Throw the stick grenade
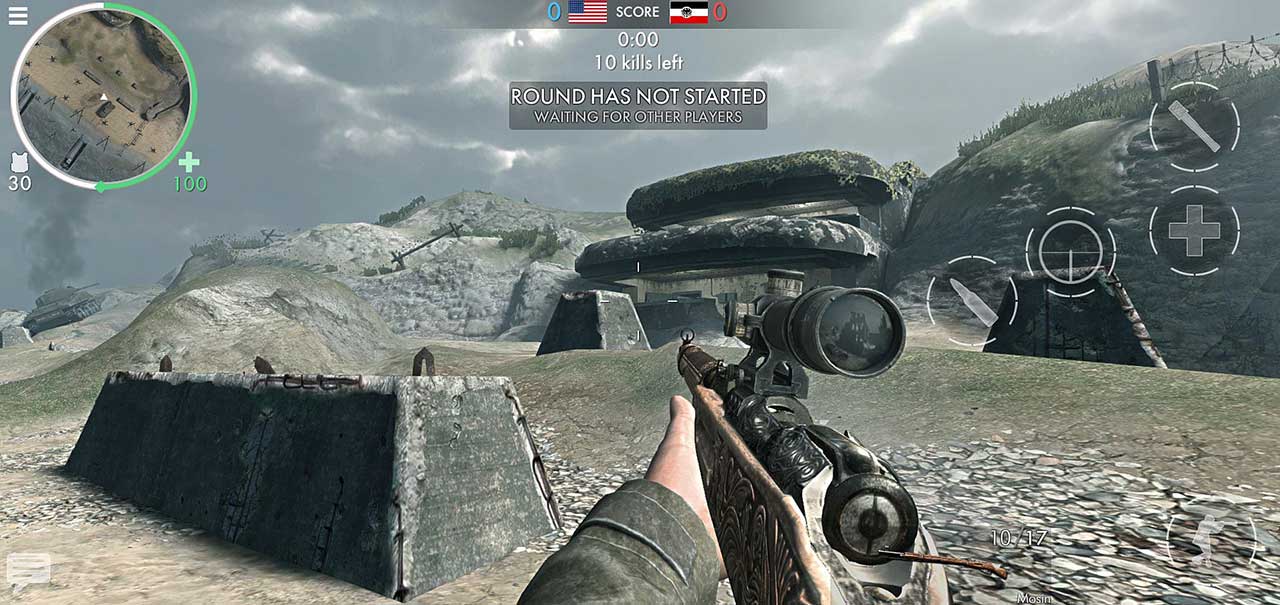 1194,127
